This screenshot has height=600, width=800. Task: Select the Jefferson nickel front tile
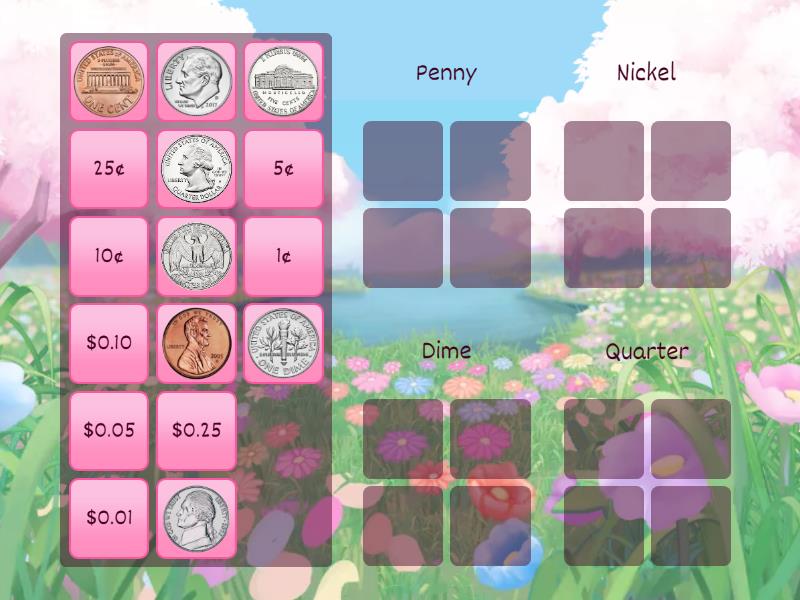pyautogui.click(x=196, y=518)
